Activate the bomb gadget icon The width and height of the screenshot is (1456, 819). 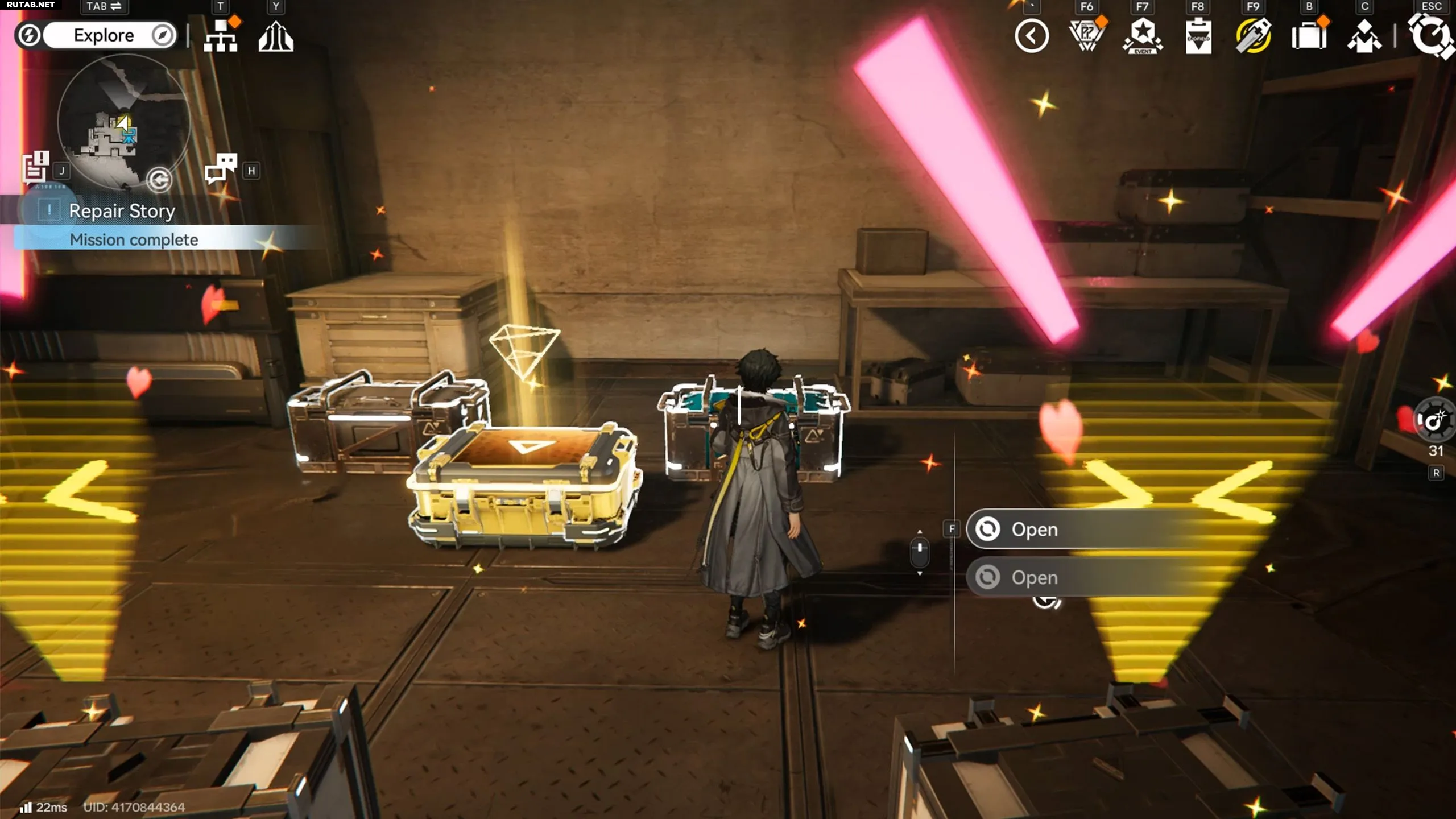[x=1435, y=421]
